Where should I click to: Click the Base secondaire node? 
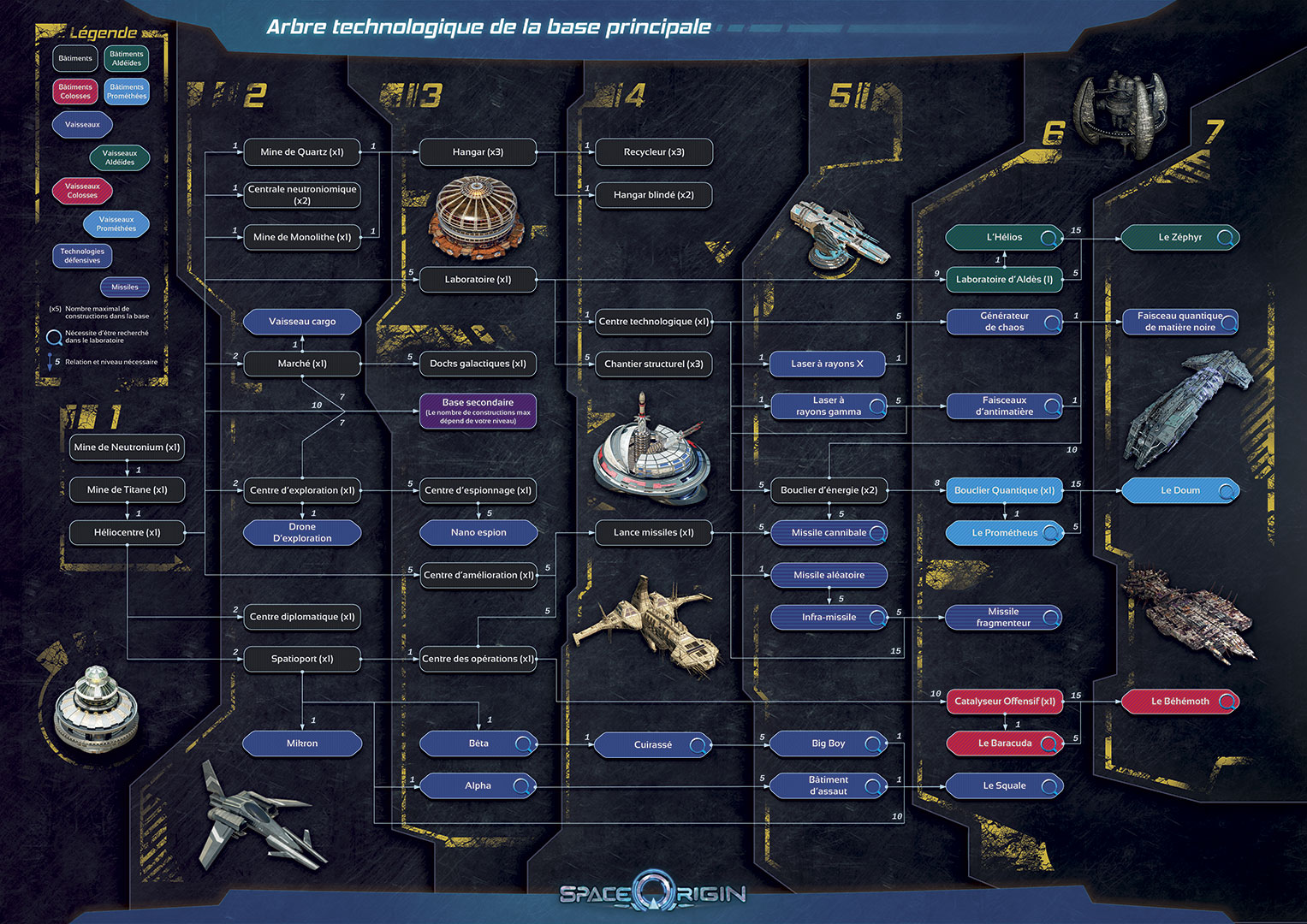(478, 411)
